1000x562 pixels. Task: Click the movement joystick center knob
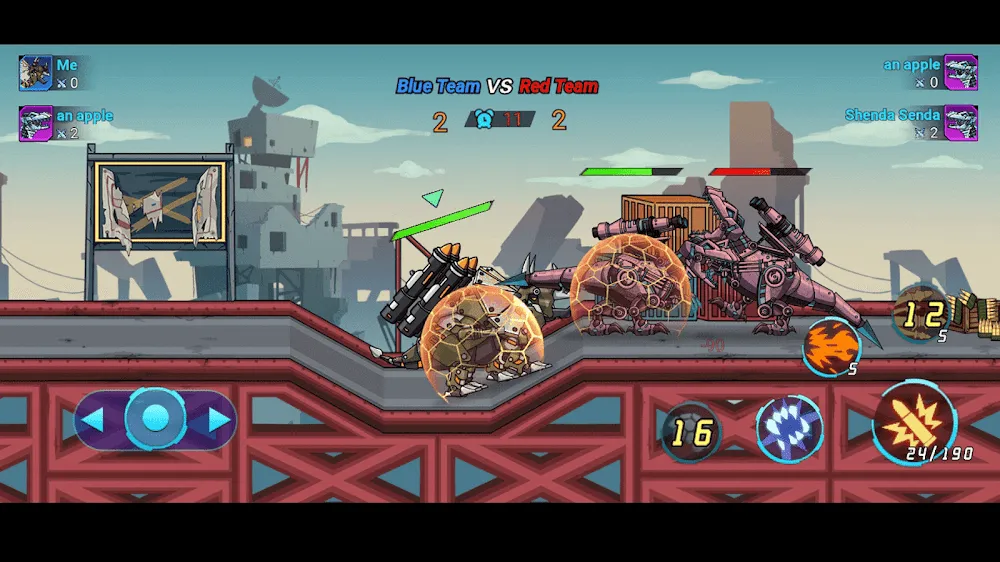pos(155,419)
